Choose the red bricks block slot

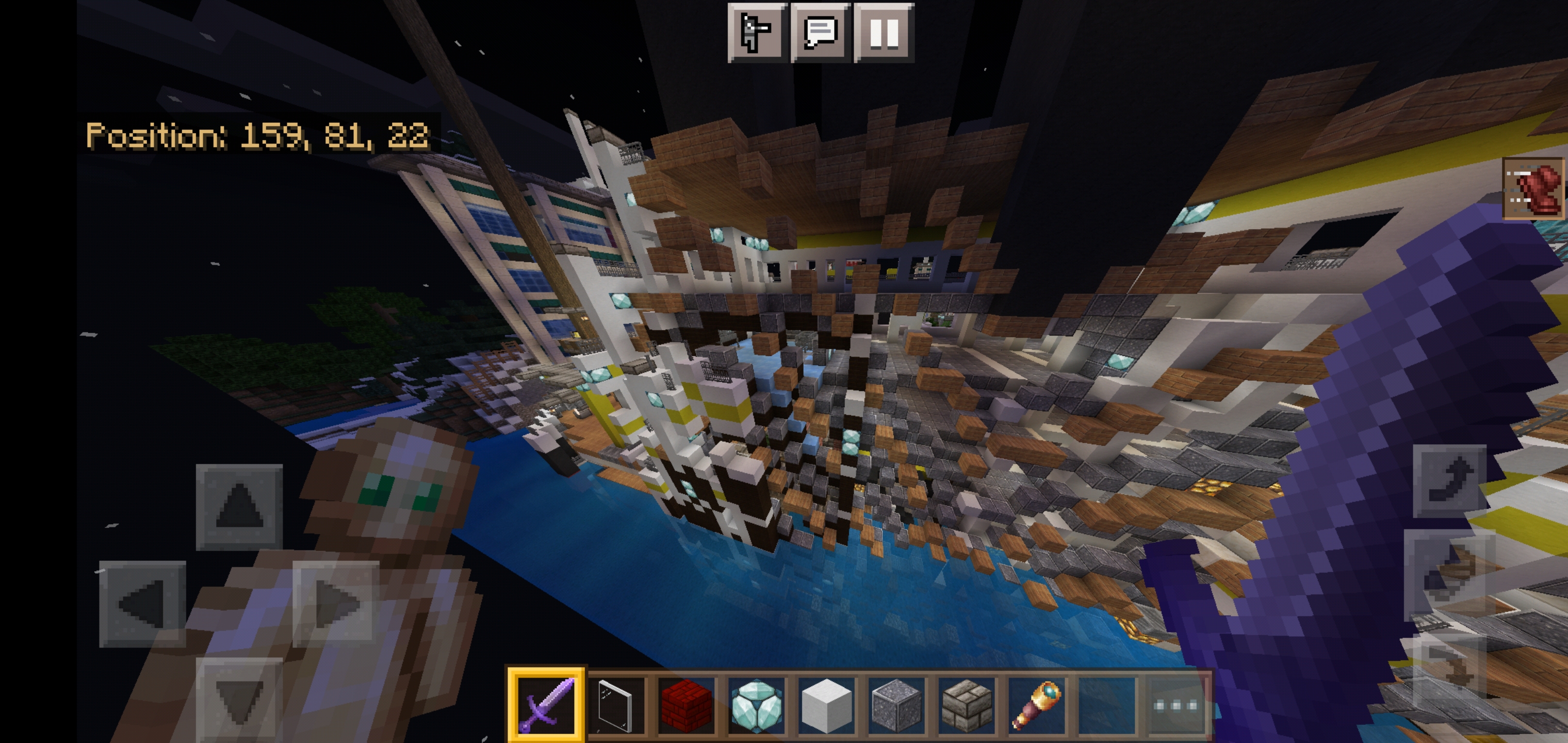[x=686, y=705]
